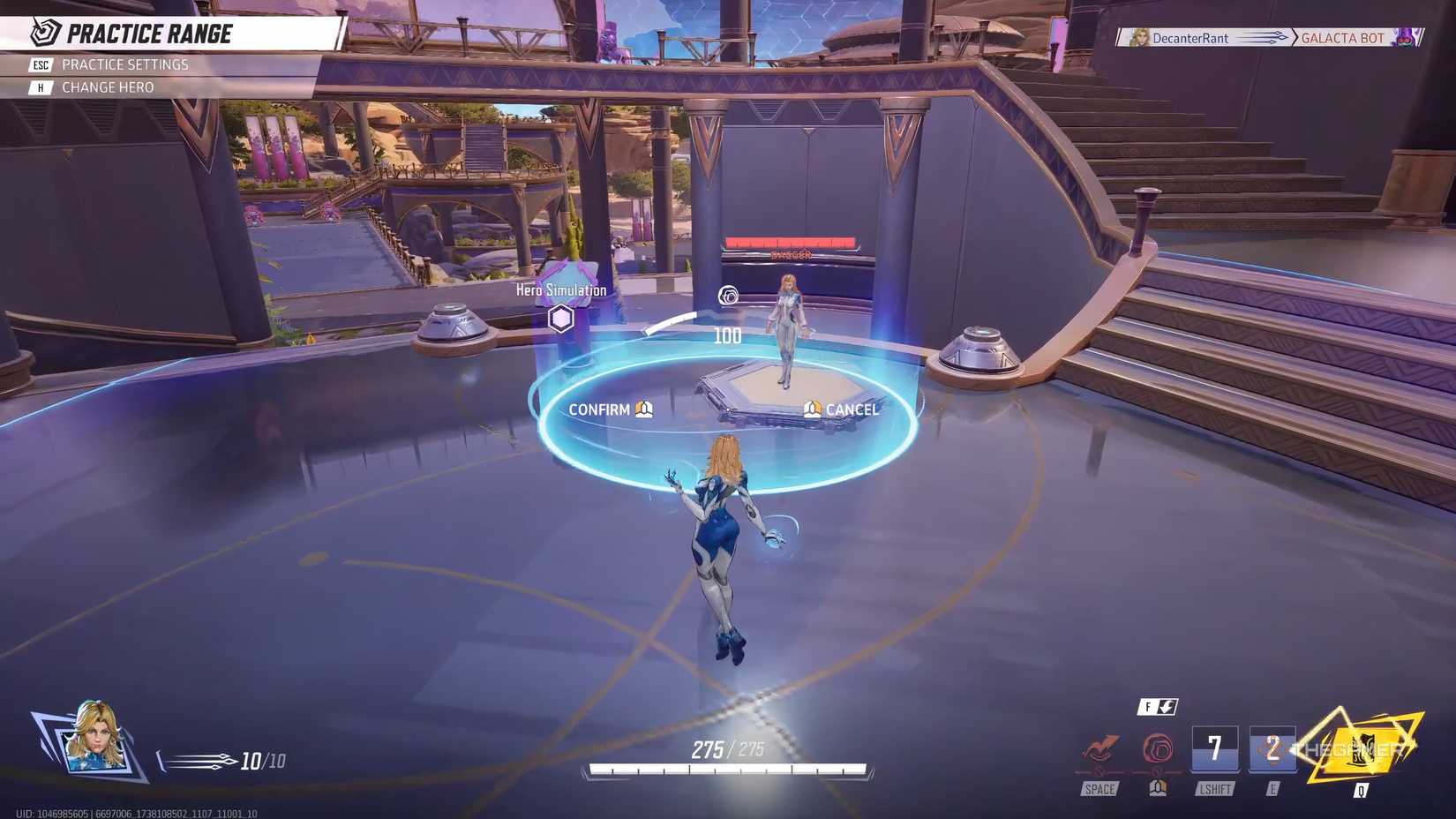The height and width of the screenshot is (819, 1456).
Task: Select the Galacta Bot avatar top right
Action: [x=1407, y=38]
